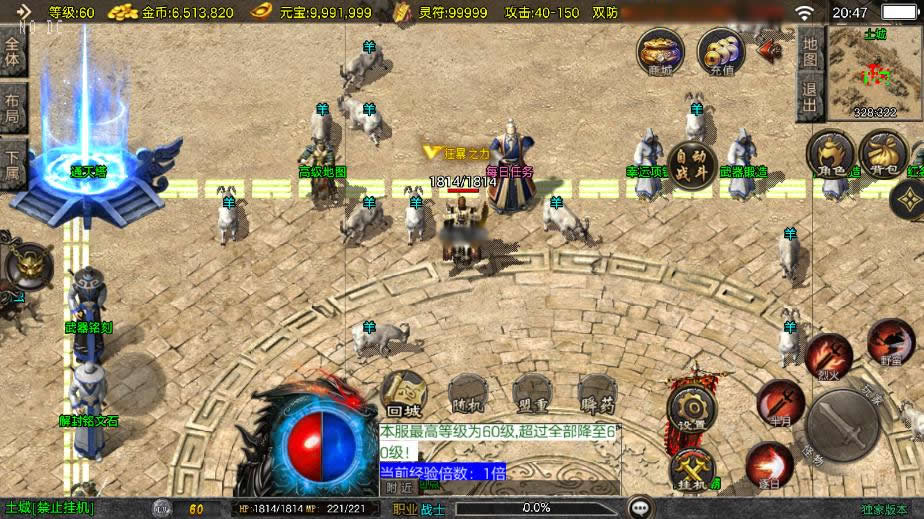Activate the 烈火 fire sword skill
Screen dimensions: 924x519
pyautogui.click(x=829, y=357)
